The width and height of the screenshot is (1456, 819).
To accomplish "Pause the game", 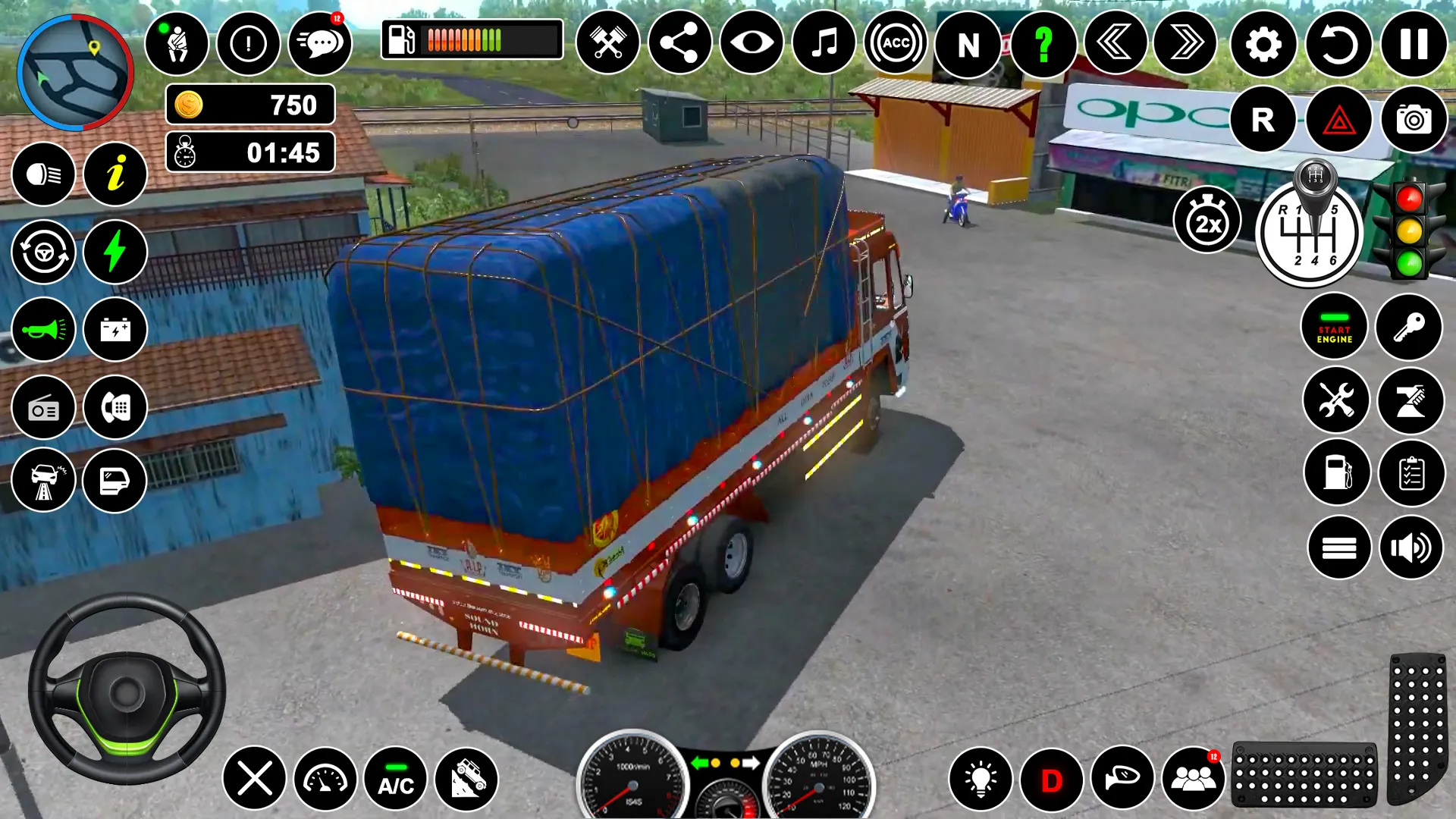I will (x=1412, y=43).
